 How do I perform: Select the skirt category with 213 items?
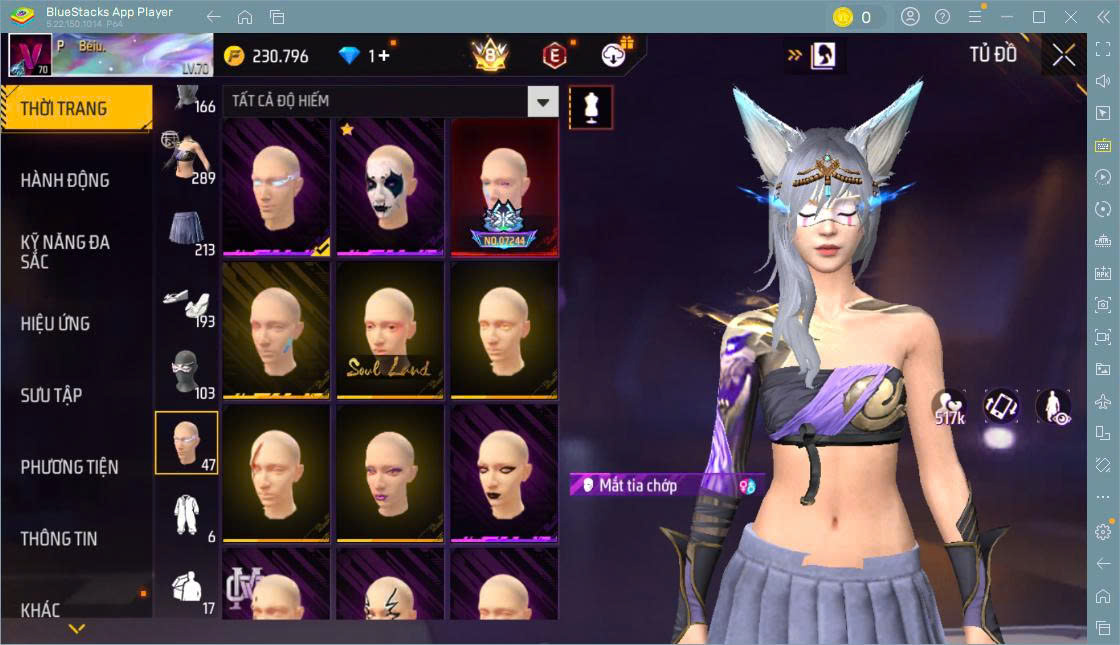(x=186, y=231)
